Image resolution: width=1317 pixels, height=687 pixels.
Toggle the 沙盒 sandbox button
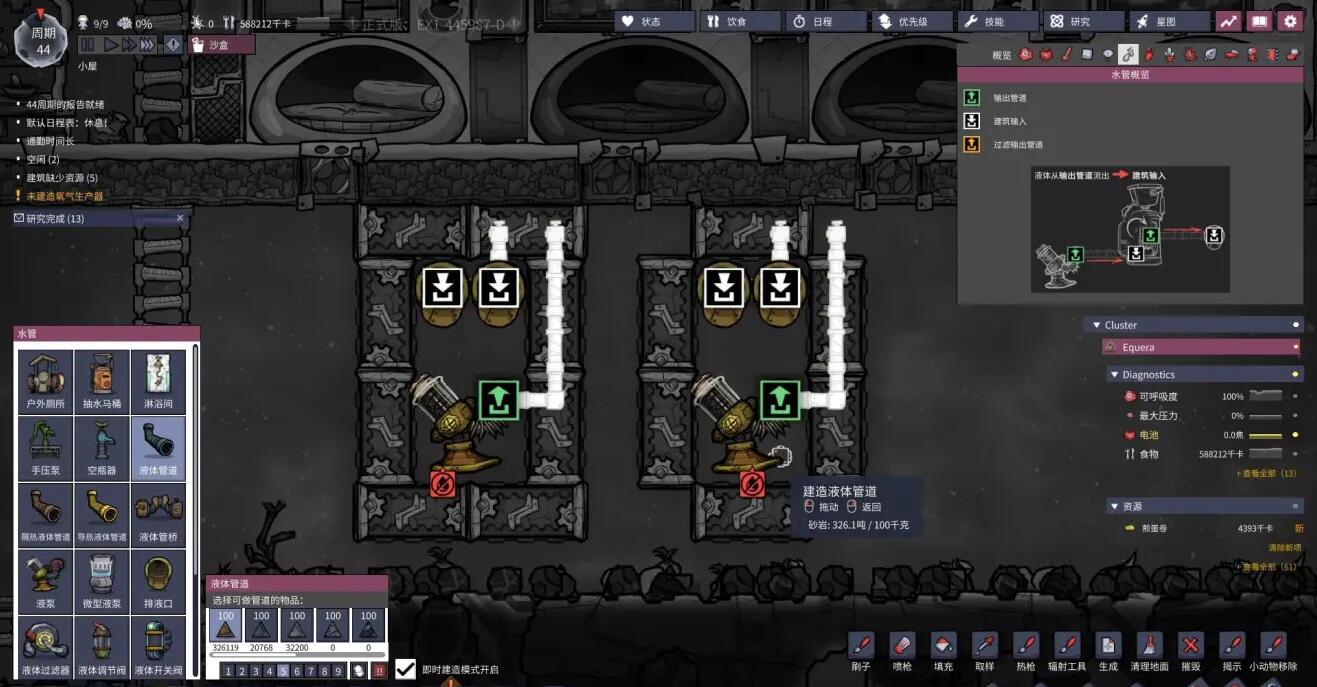tap(220, 45)
